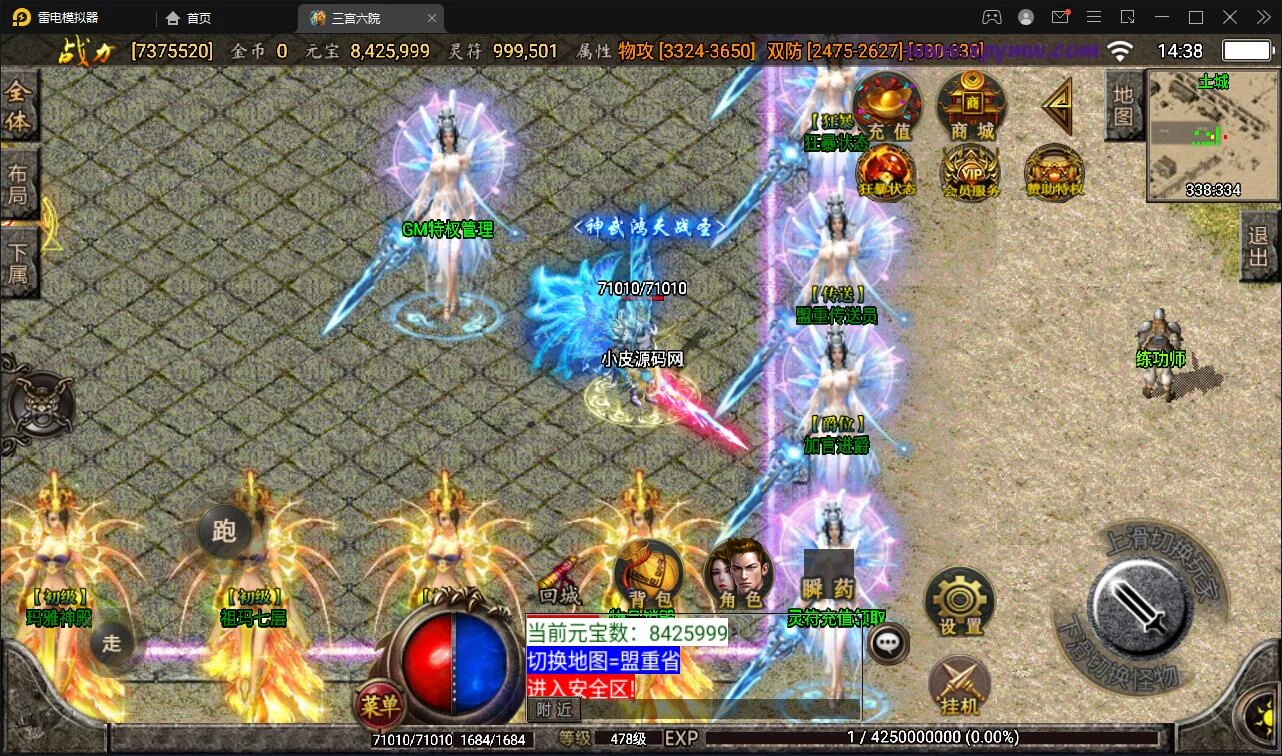Screen dimensions: 1282x756
Task: Activate the 狂暴状态 berserk icon
Action: coord(886,171)
